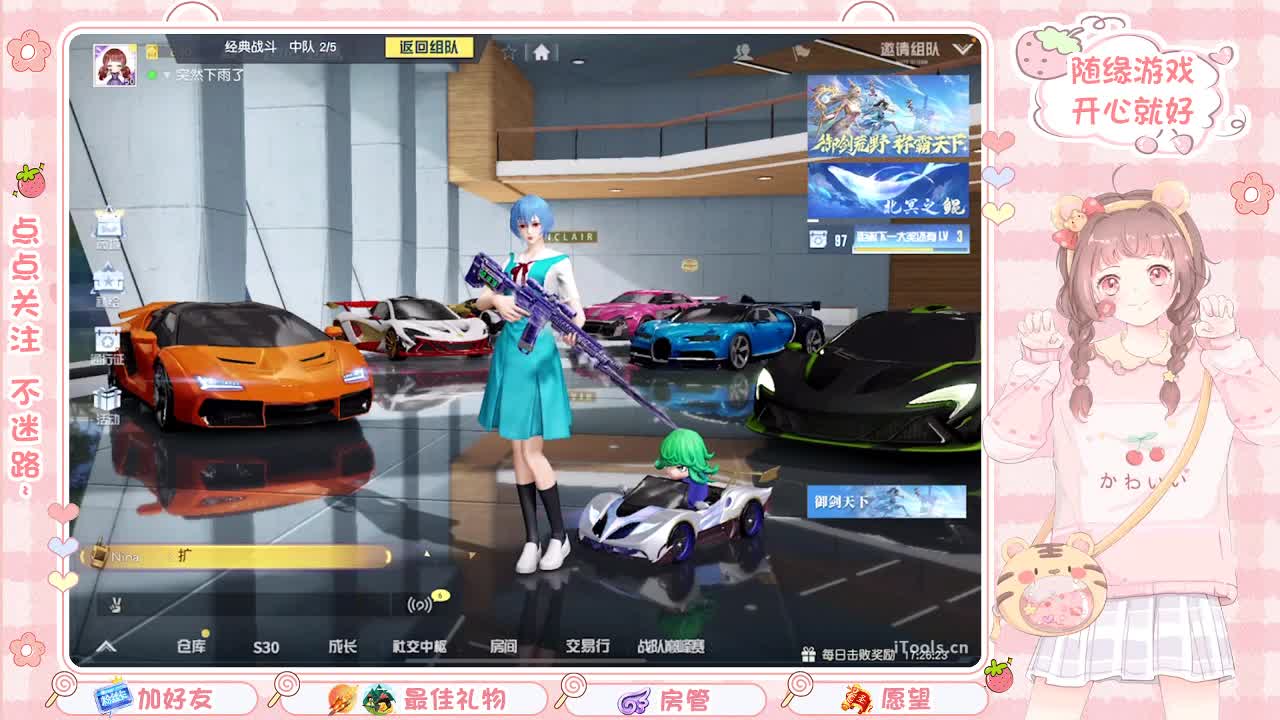Open the camera icon showing 97 photos
The height and width of the screenshot is (720, 1280).
coord(818,238)
